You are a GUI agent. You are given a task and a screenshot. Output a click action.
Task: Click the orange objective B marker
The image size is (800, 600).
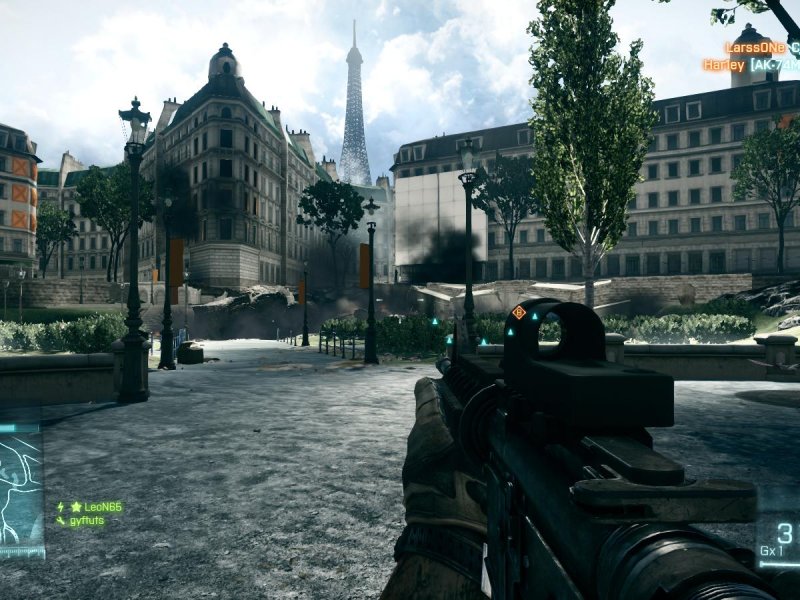coord(518,312)
